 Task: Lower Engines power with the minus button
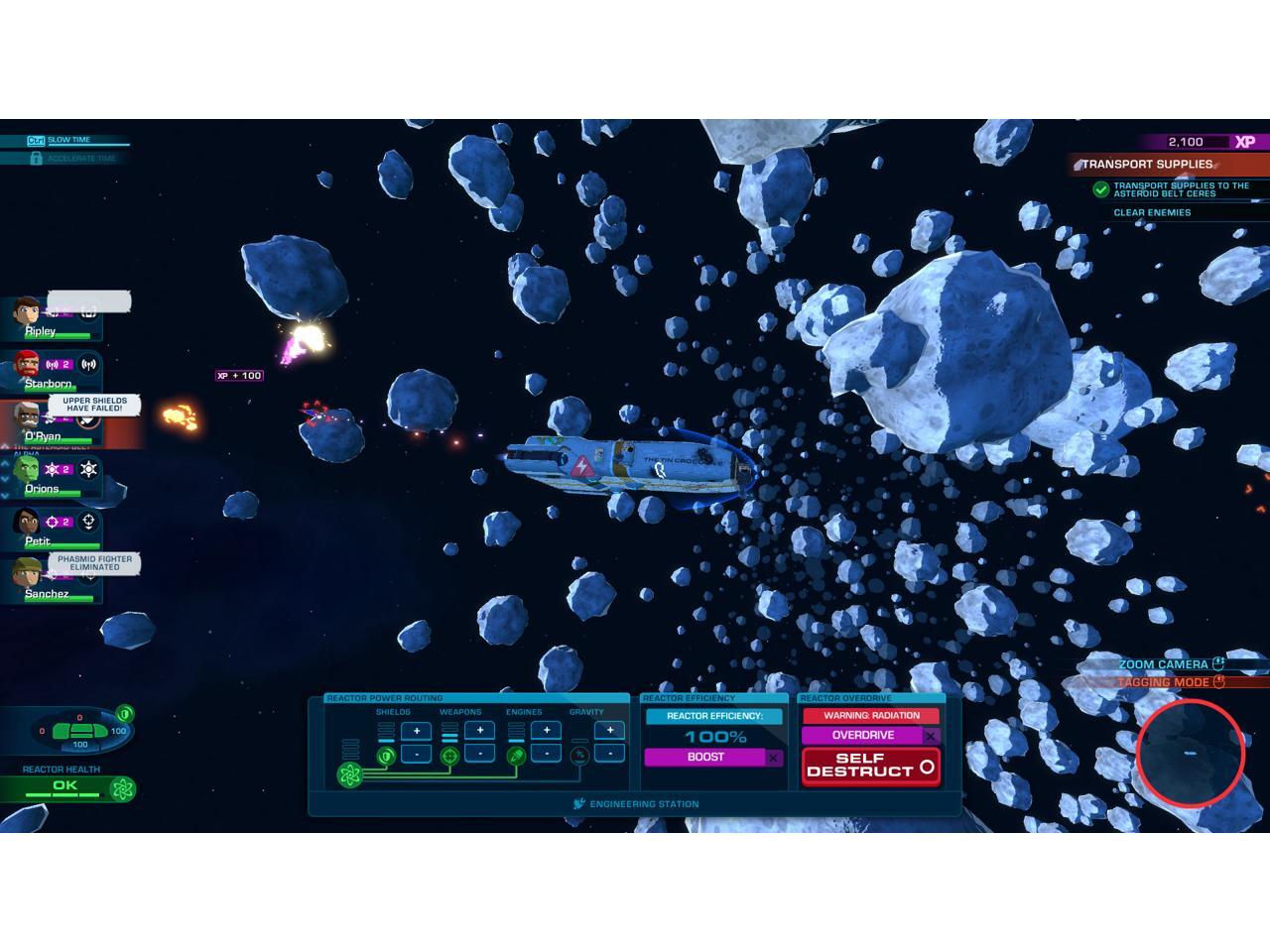tap(546, 754)
